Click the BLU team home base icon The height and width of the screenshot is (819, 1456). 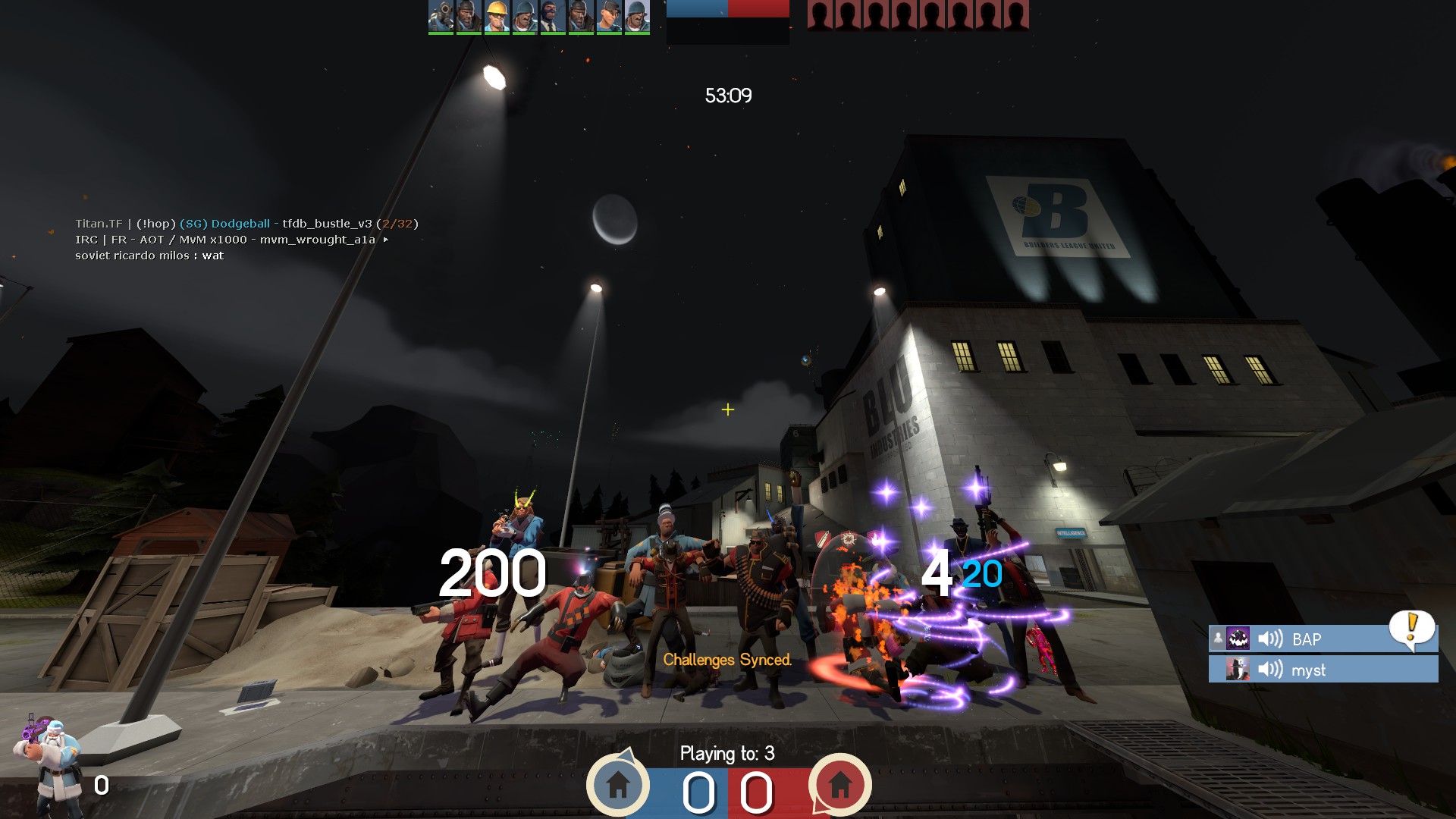click(618, 785)
